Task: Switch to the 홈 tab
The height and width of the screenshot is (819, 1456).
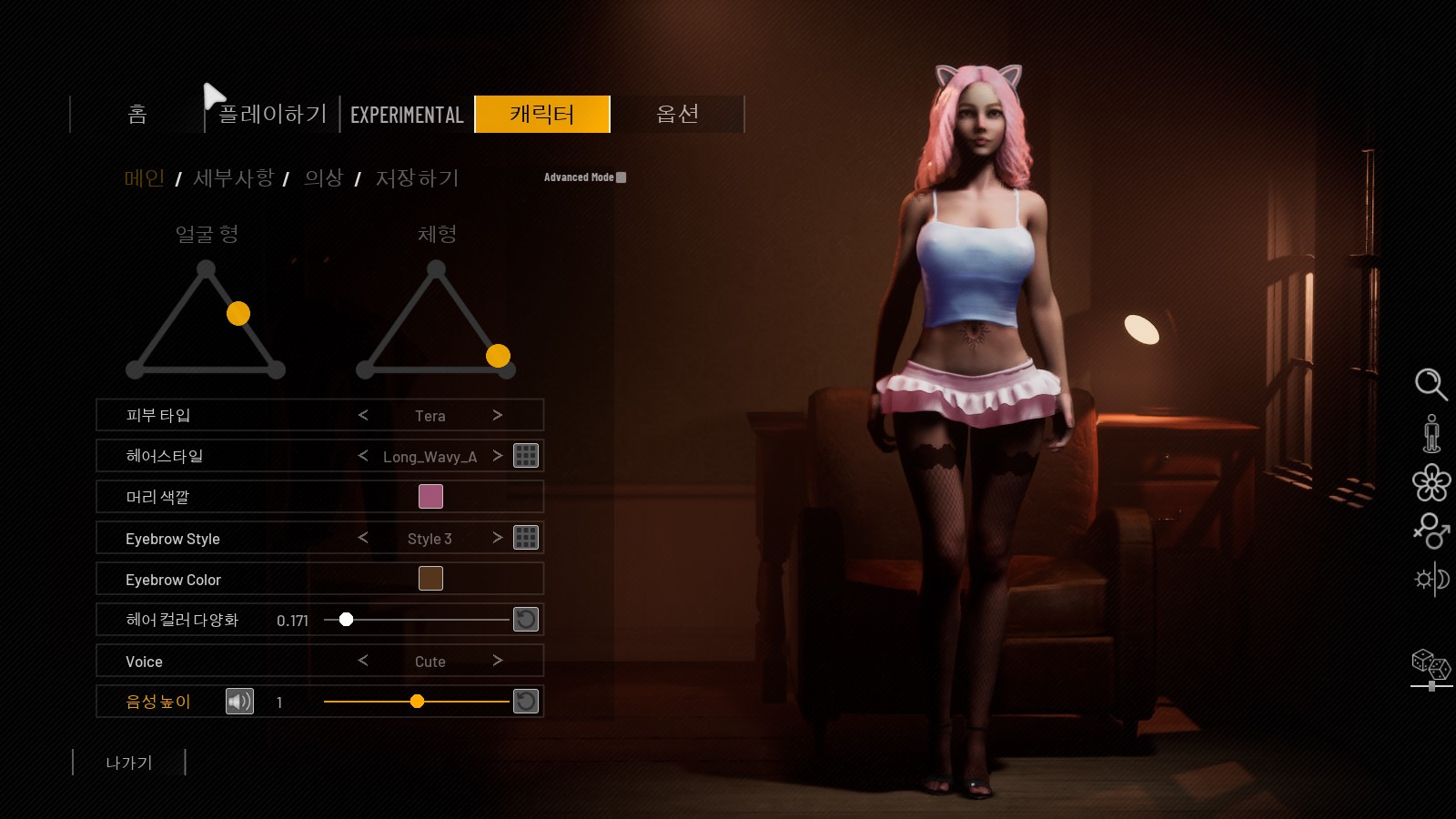Action: (137, 115)
